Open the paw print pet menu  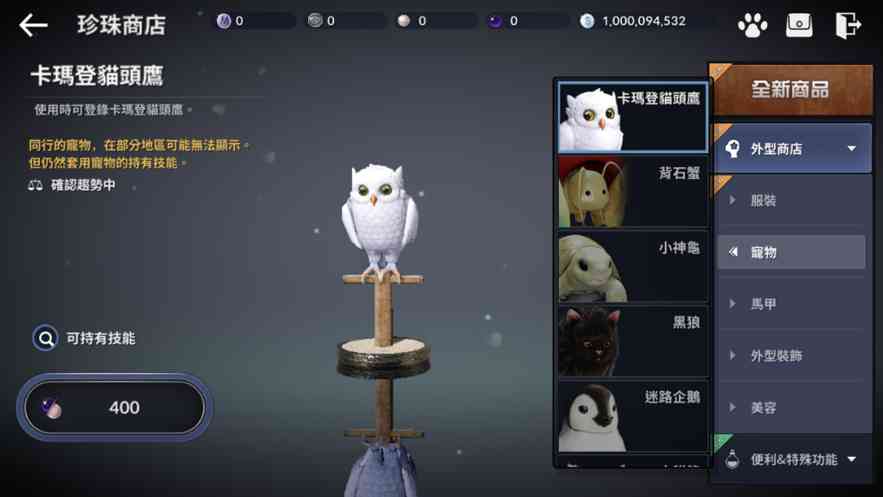751,25
